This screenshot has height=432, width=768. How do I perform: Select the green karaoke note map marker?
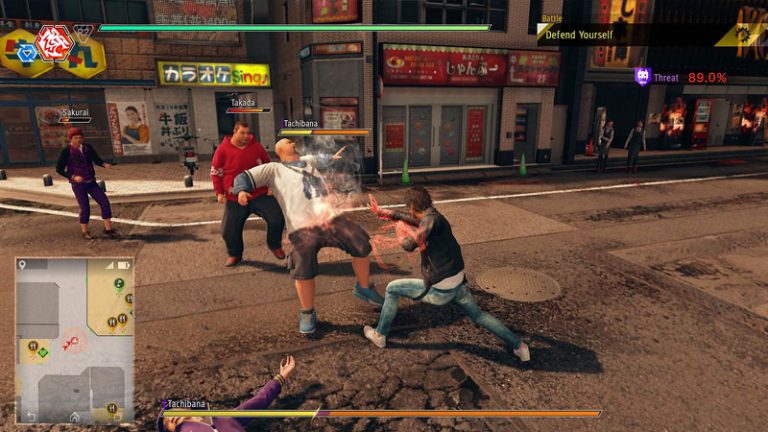pyautogui.click(x=118, y=284)
